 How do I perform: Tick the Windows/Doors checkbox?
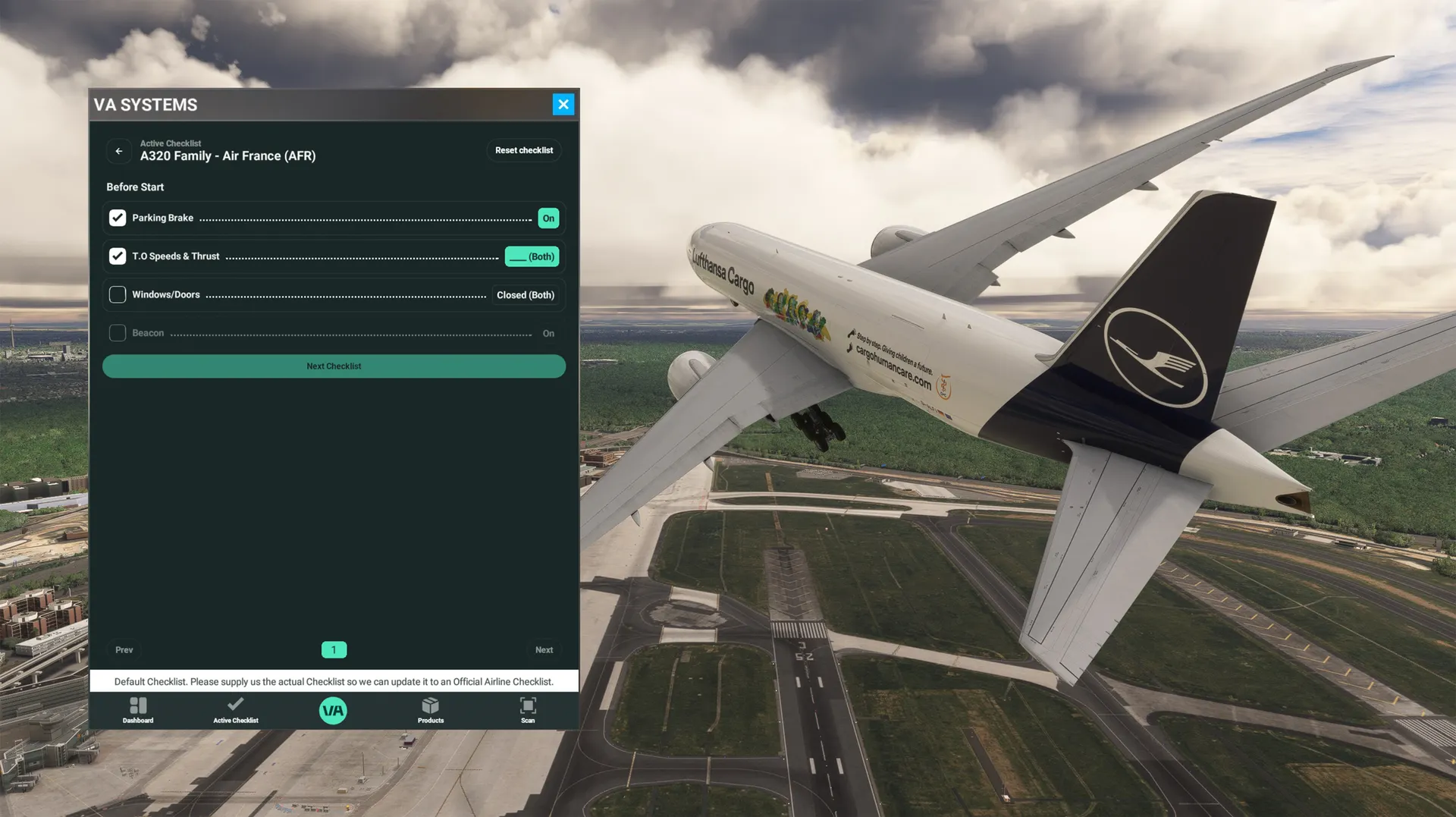[x=118, y=295]
